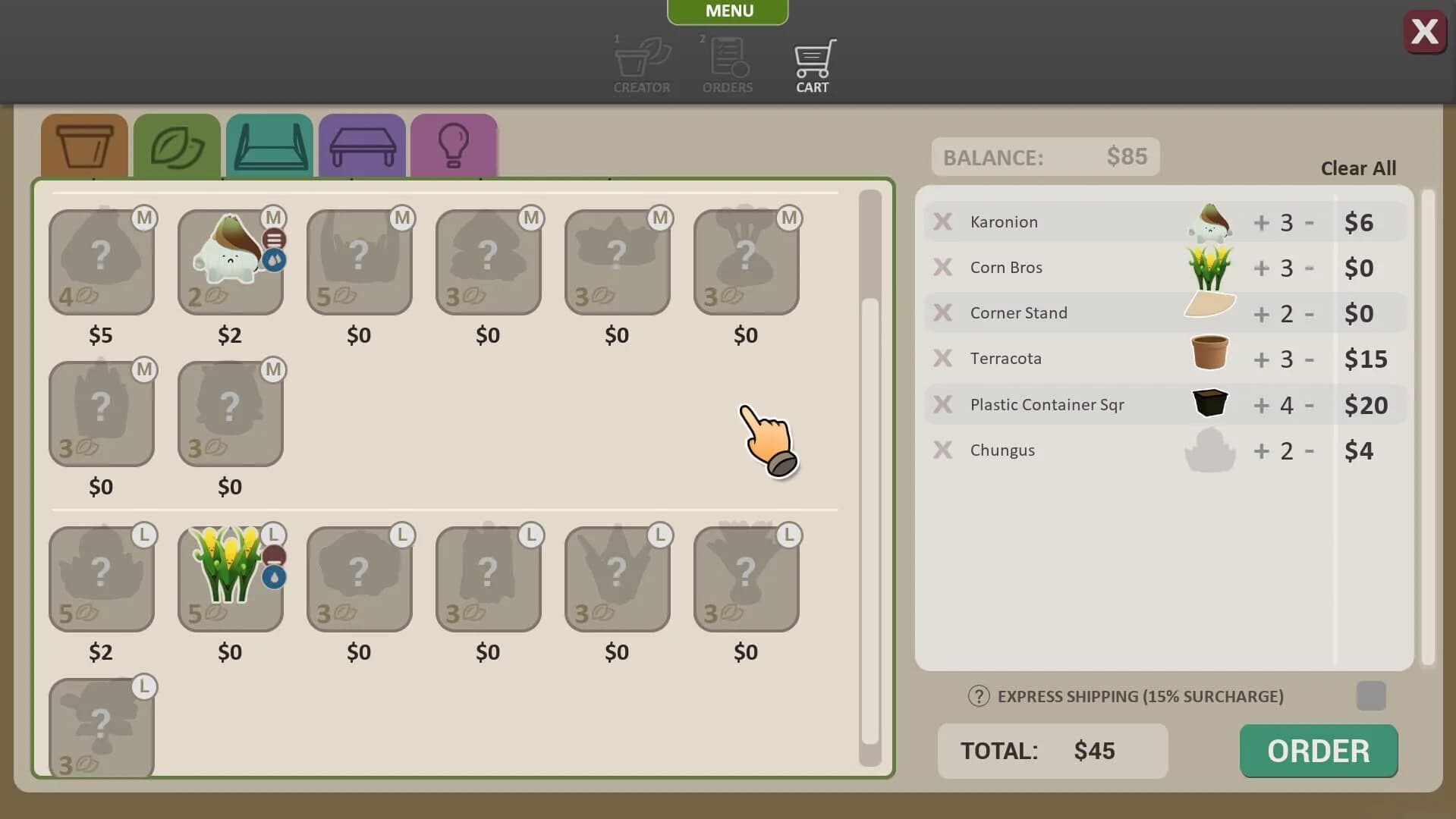The width and height of the screenshot is (1456, 819).
Task: Open the pots category tab icon
Action: [x=83, y=146]
